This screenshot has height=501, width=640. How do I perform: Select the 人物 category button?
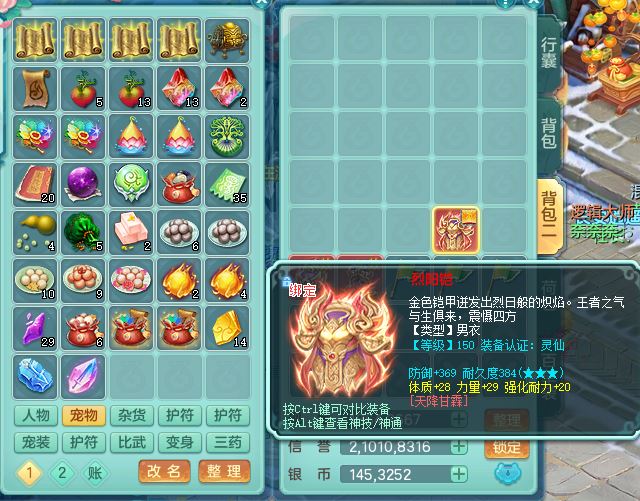[x=37, y=416]
